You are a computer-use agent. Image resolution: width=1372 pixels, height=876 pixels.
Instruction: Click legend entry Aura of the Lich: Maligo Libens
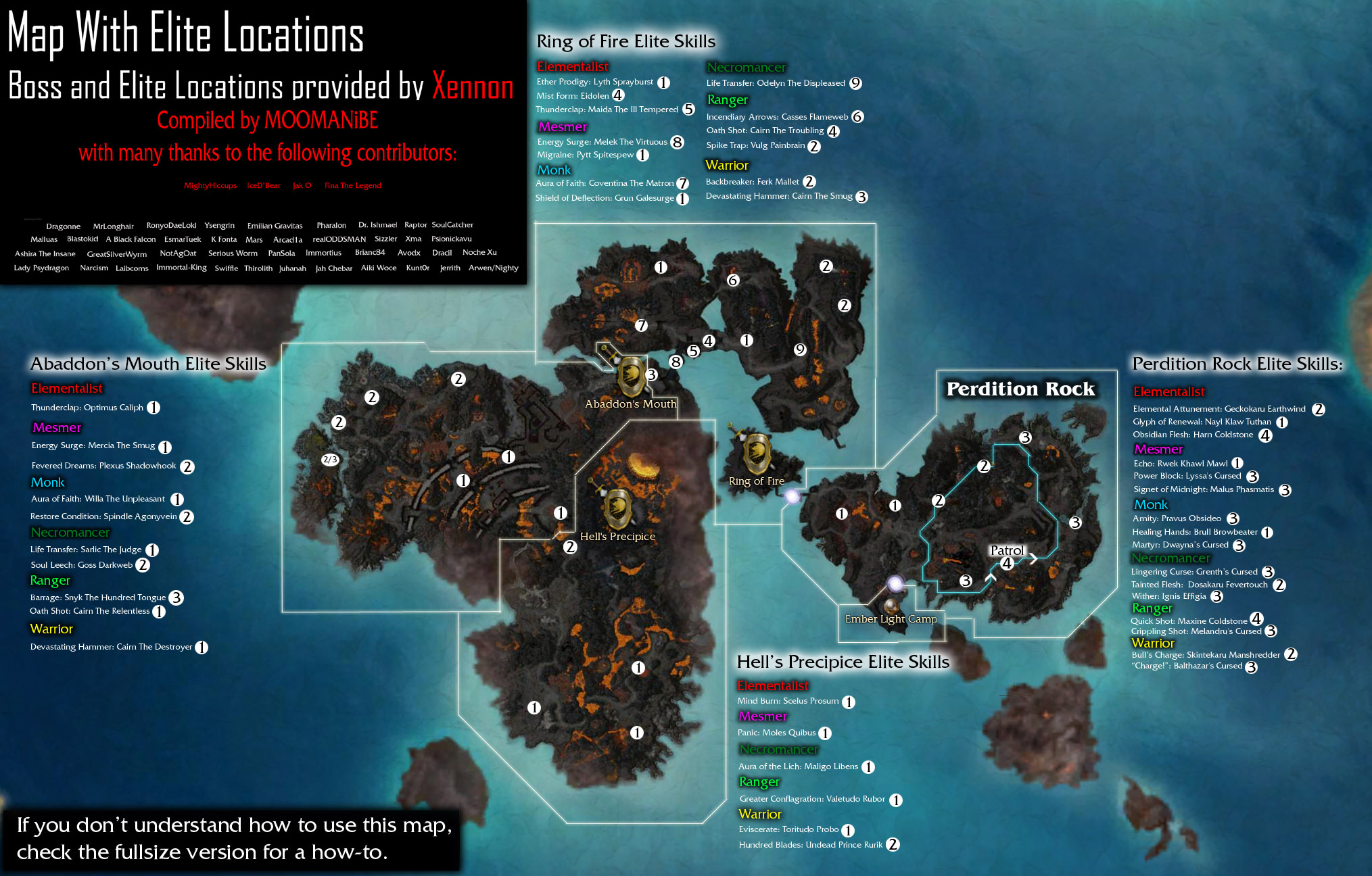[798, 766]
